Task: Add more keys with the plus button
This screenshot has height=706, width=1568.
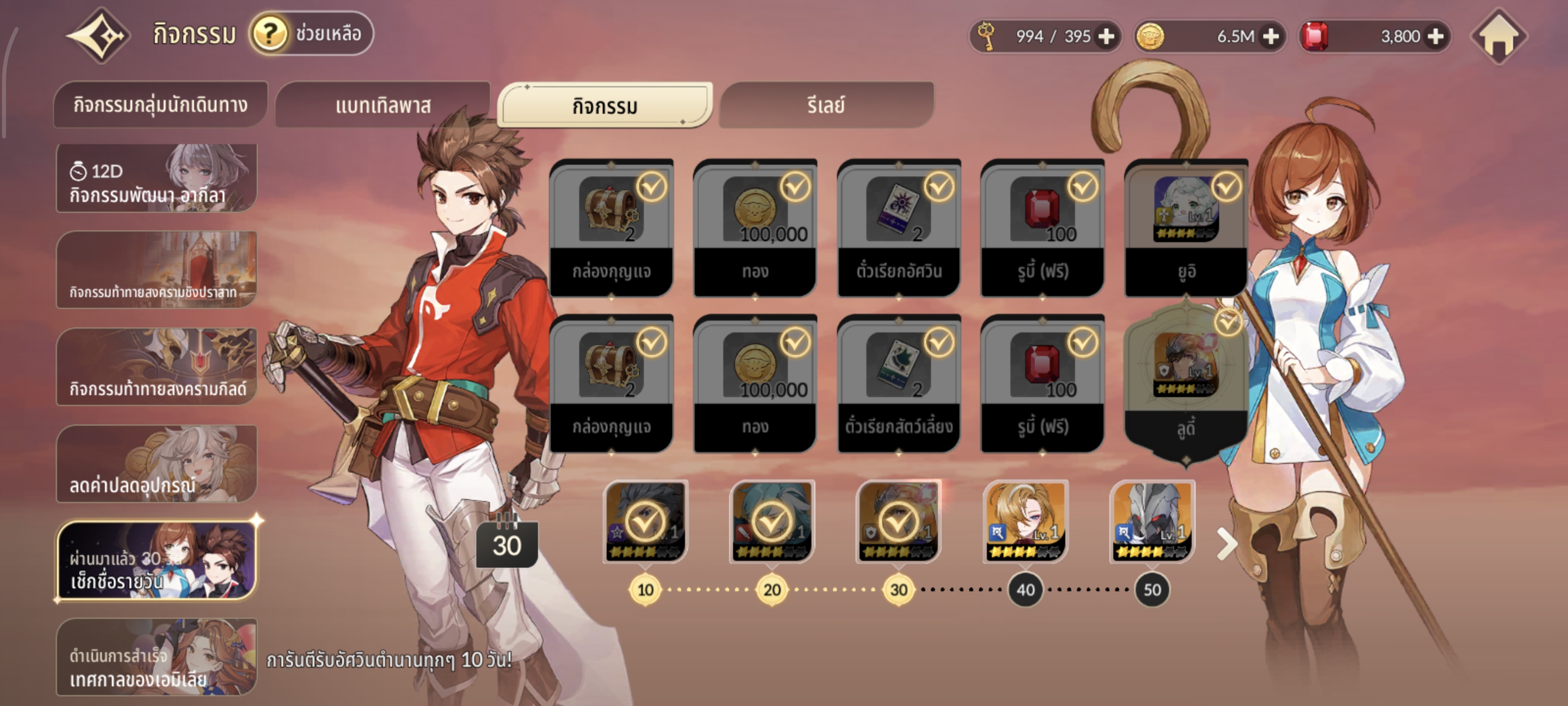Action: [x=1106, y=37]
